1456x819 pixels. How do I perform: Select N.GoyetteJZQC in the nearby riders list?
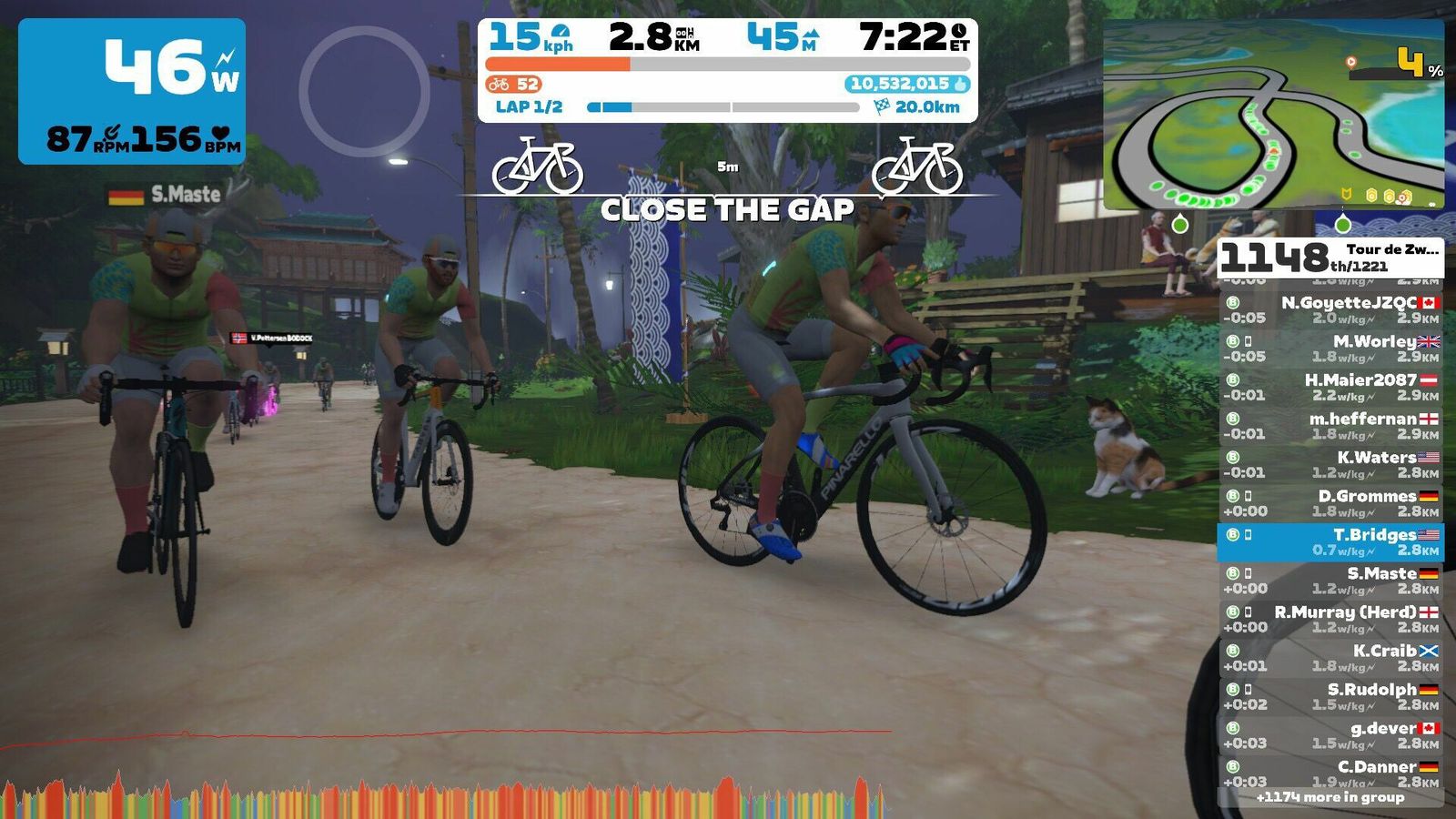click(x=1330, y=309)
